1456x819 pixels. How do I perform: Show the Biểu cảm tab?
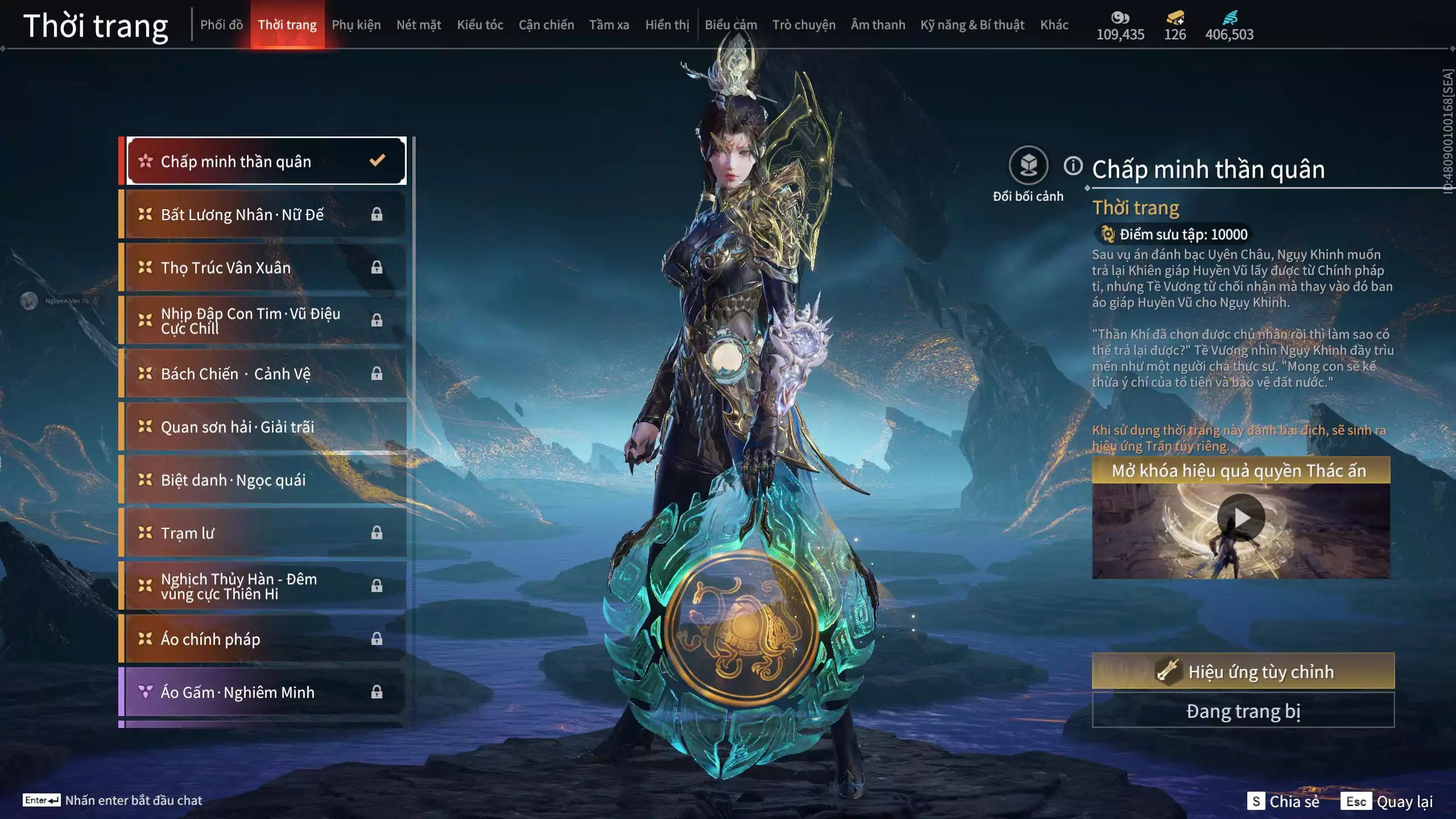731,25
